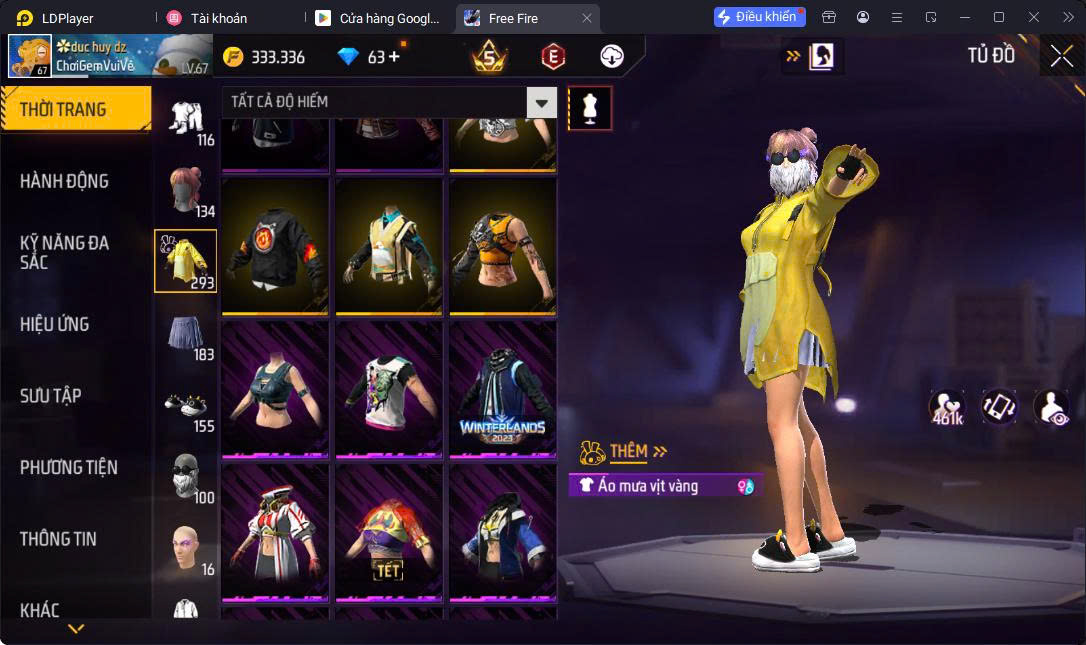Show the Thông Tin tab
This screenshot has width=1086, height=645.
pos(58,538)
